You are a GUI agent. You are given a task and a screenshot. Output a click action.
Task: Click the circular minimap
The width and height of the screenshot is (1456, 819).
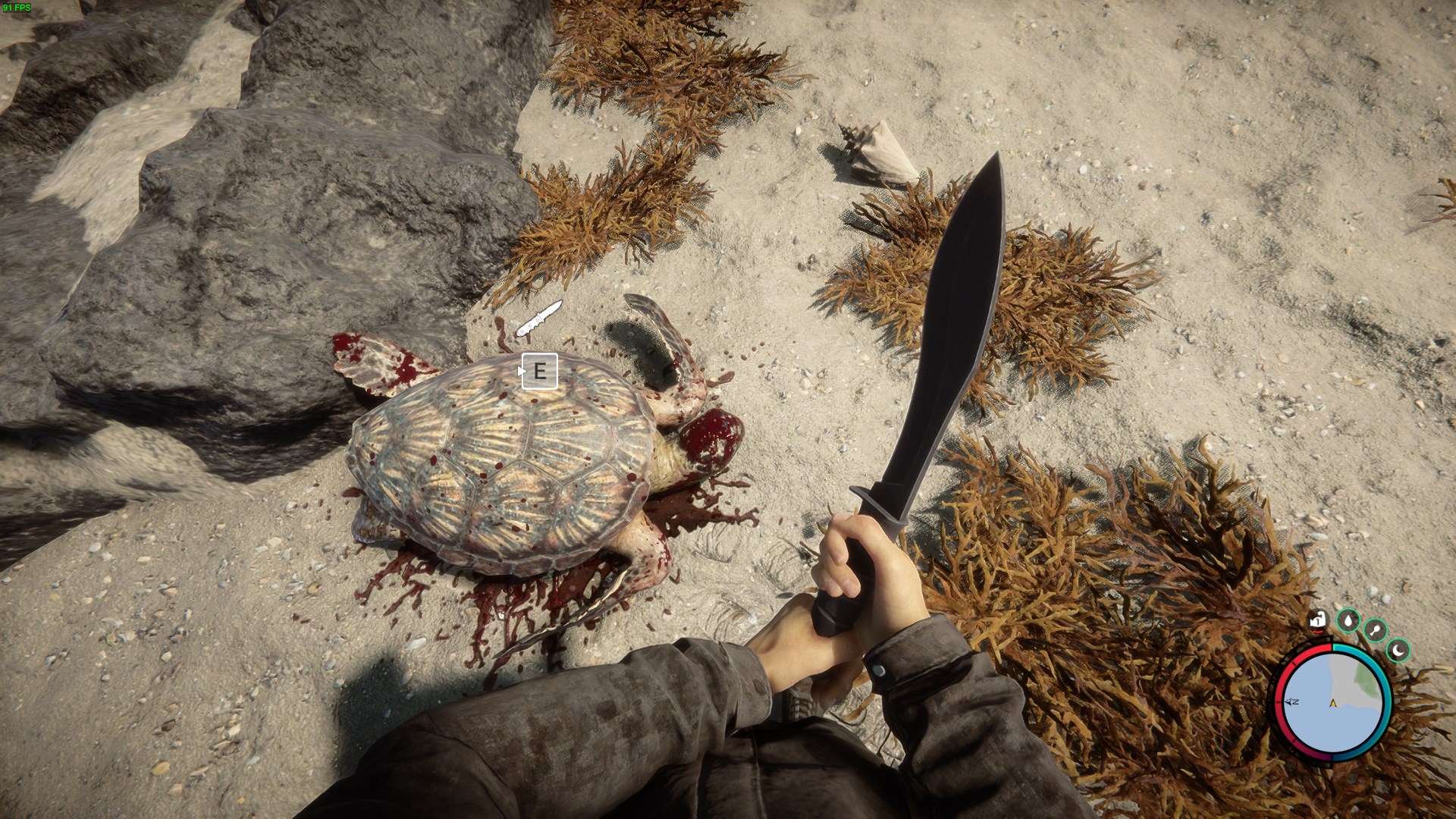1333,702
